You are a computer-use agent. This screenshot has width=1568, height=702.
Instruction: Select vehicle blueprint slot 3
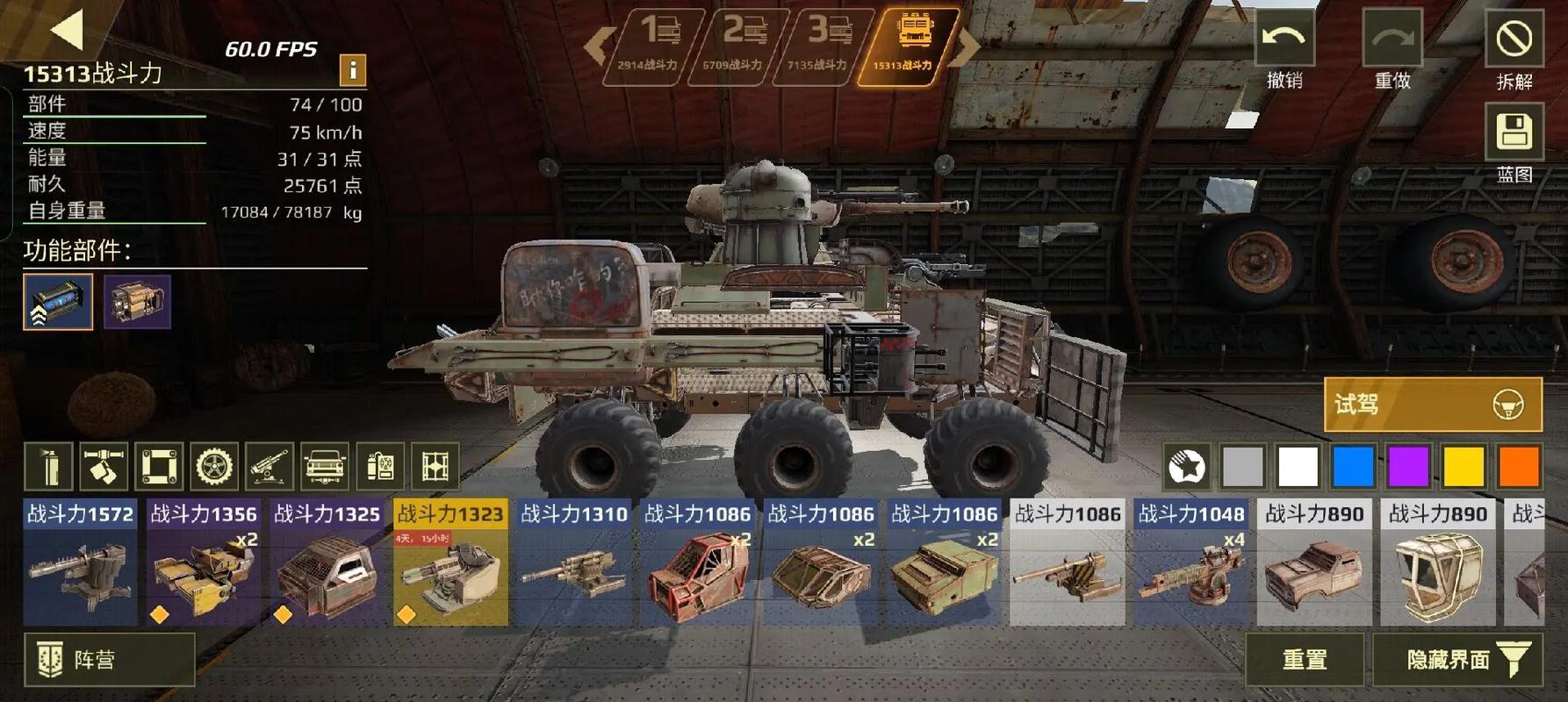[824, 46]
